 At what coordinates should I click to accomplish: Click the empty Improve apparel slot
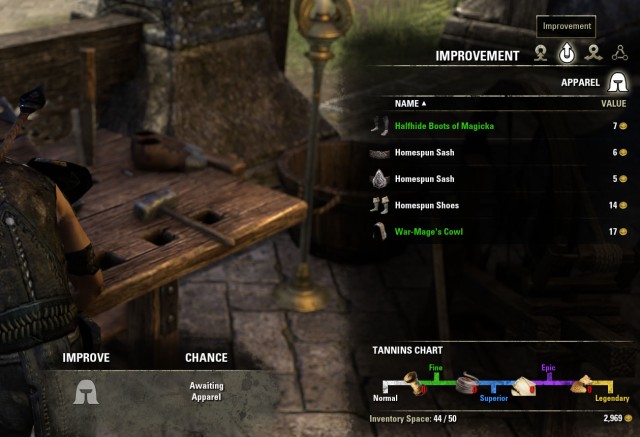(x=86, y=391)
